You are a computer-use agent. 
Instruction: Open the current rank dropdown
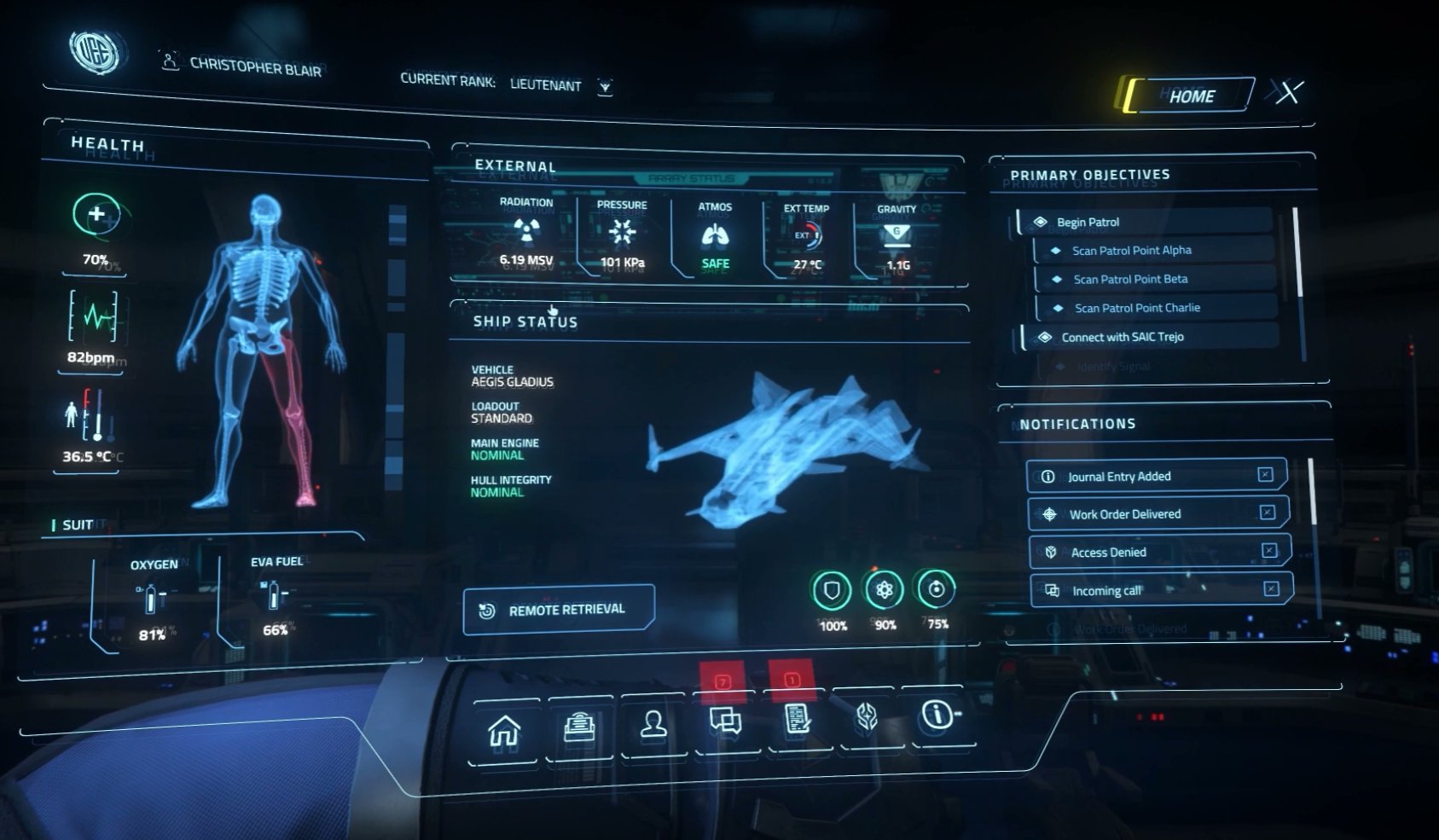(x=605, y=87)
